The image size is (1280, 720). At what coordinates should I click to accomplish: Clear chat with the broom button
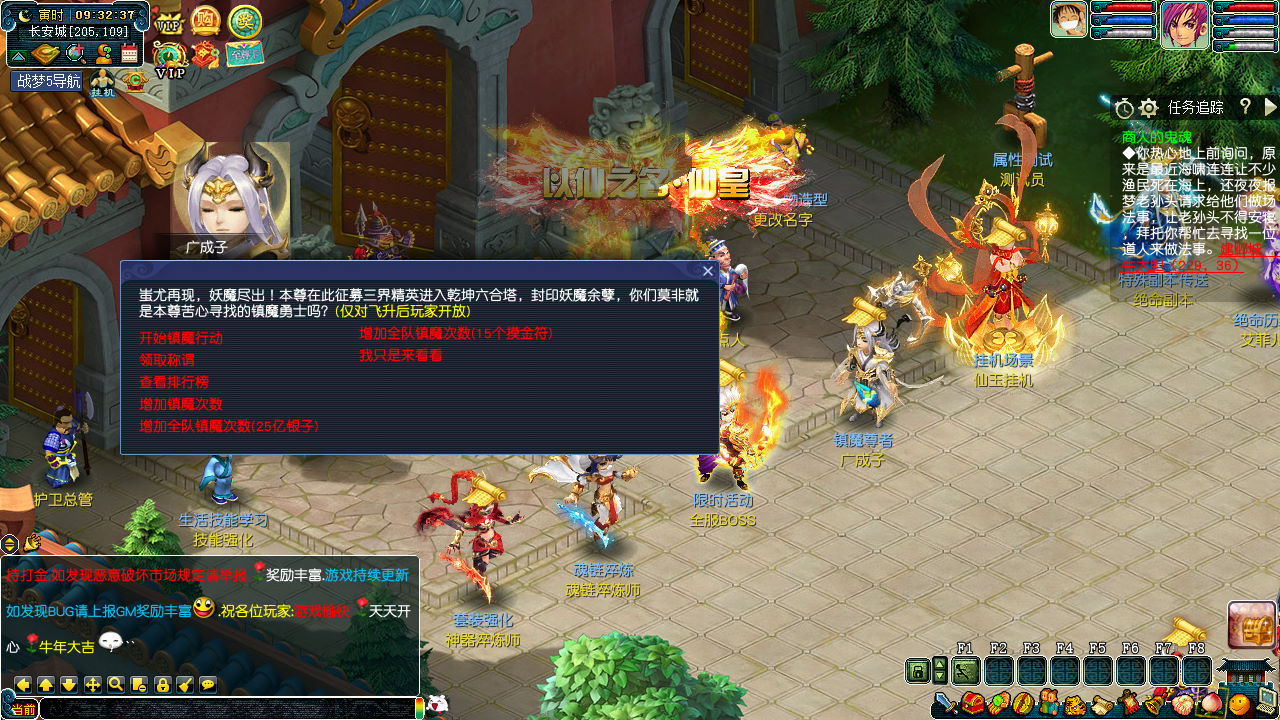click(x=185, y=685)
